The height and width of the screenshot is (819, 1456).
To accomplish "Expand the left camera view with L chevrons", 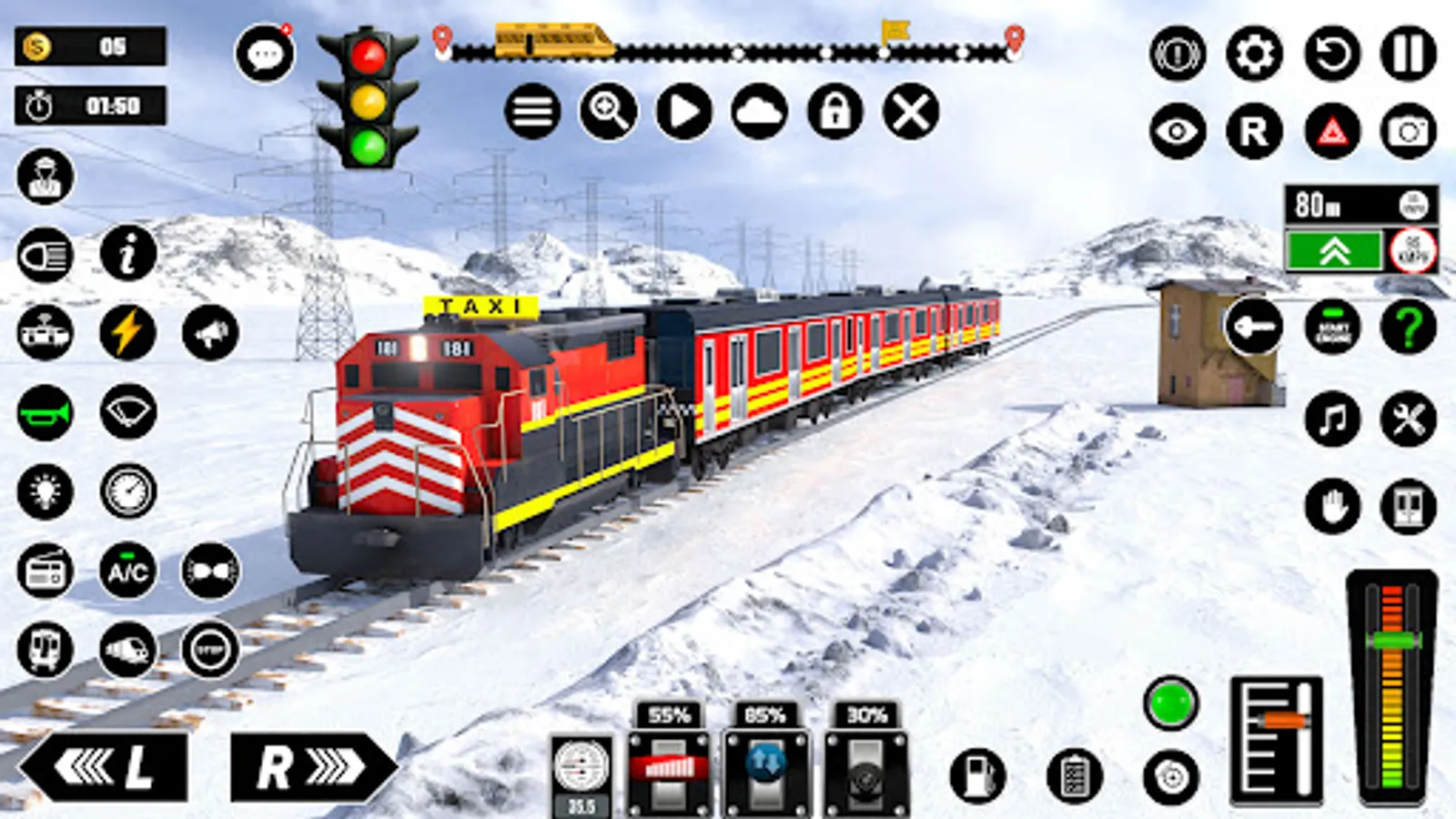I will point(109,769).
